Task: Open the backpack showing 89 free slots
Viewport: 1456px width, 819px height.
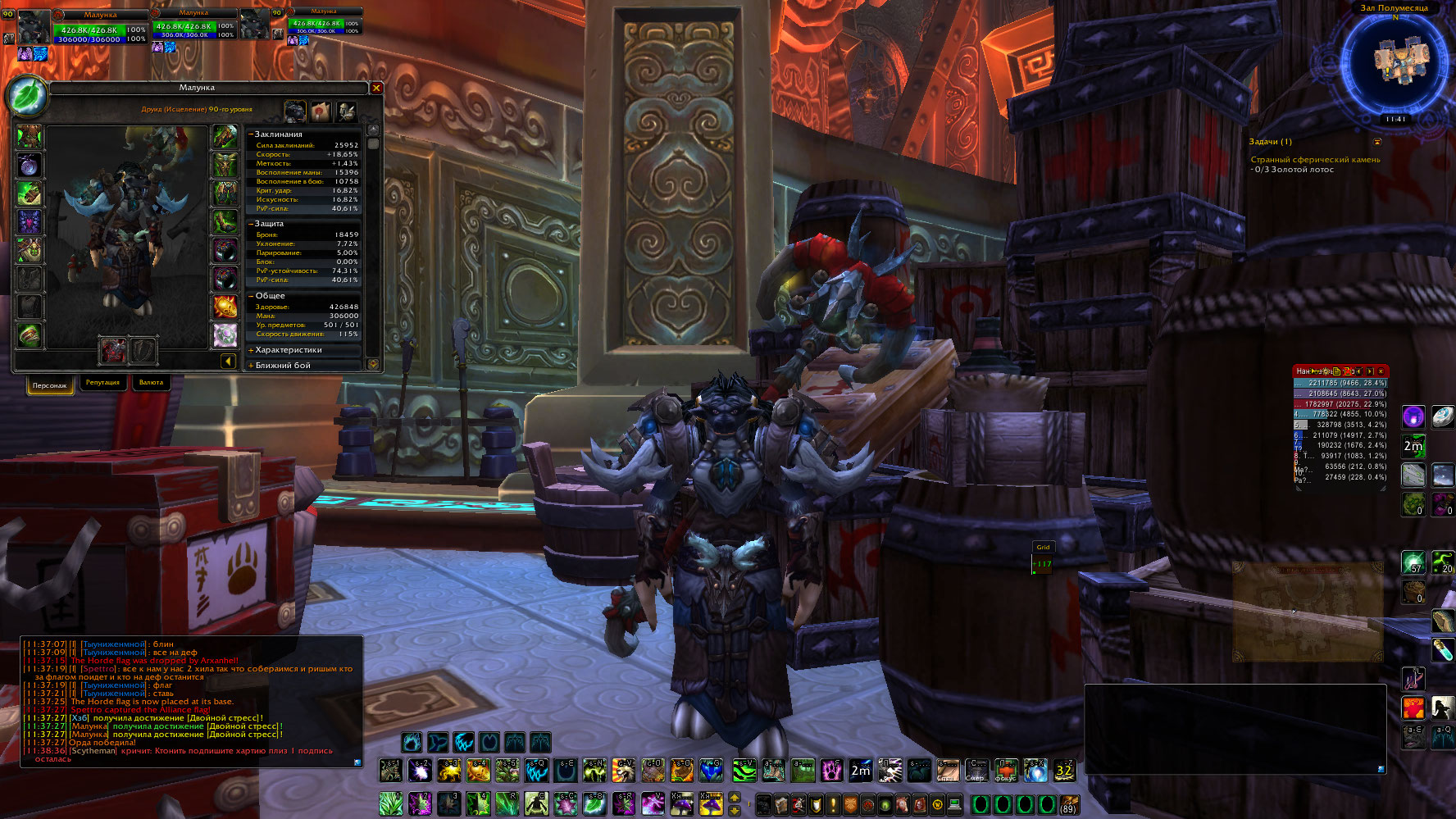Action: tap(1067, 804)
